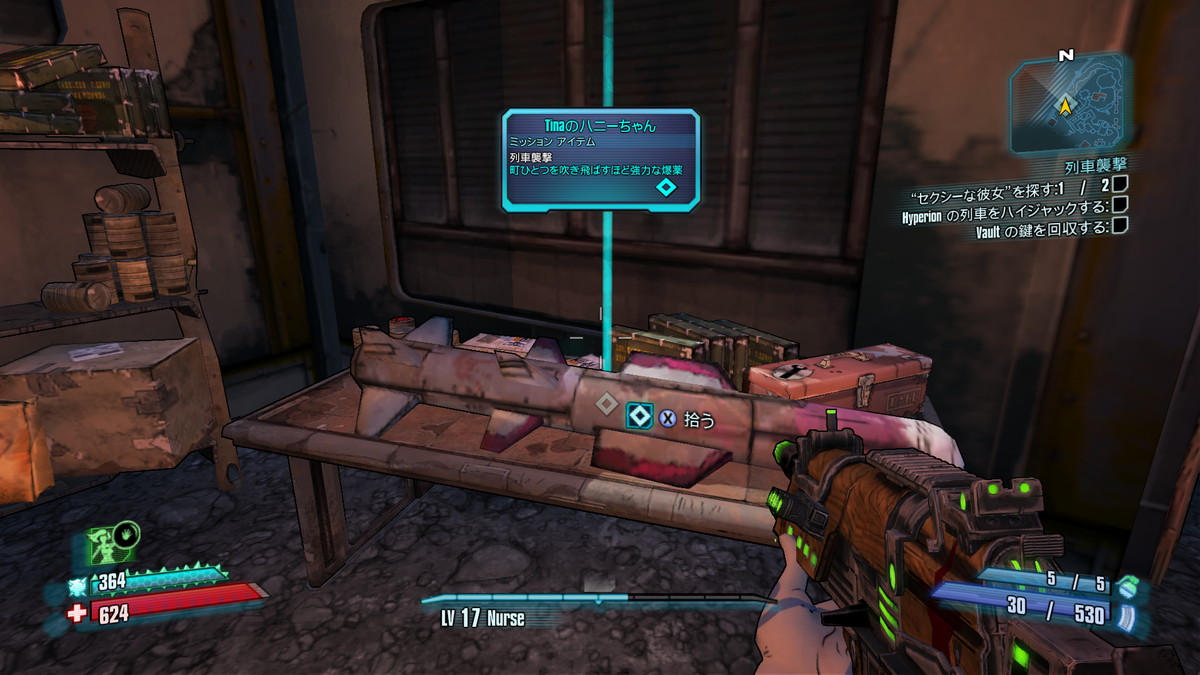The width and height of the screenshot is (1200, 675).
Task: Tick the Hyperion train hijack objective checkbox
Action: (1120, 205)
